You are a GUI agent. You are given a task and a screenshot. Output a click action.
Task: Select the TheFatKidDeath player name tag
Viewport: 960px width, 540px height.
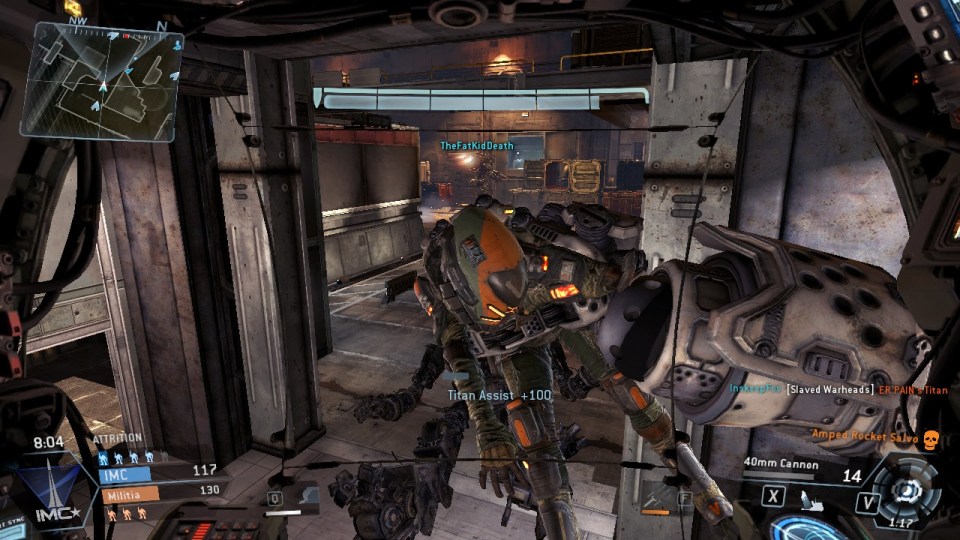477,146
